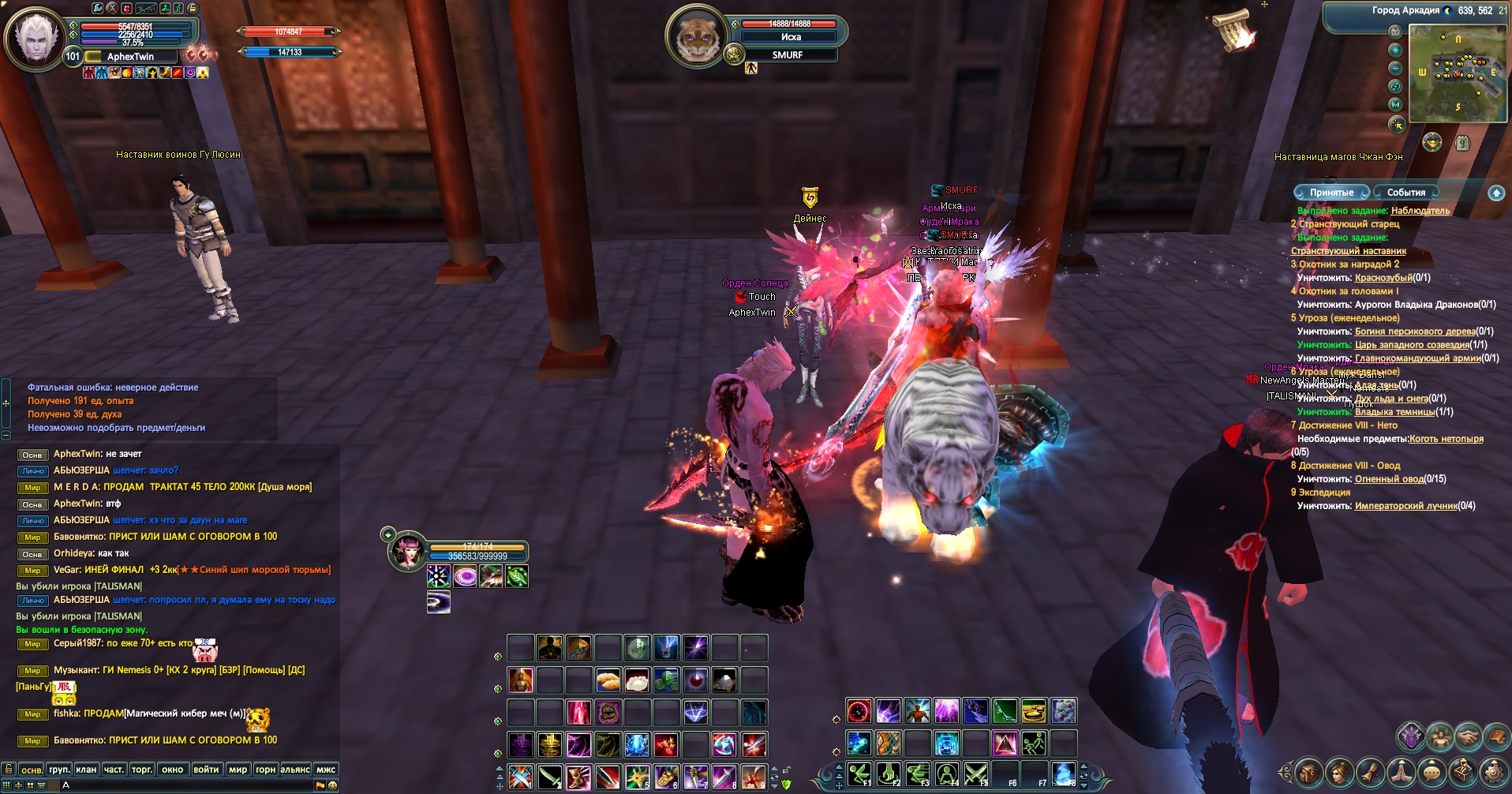Activate the crossed swords F5 skill

point(976,774)
